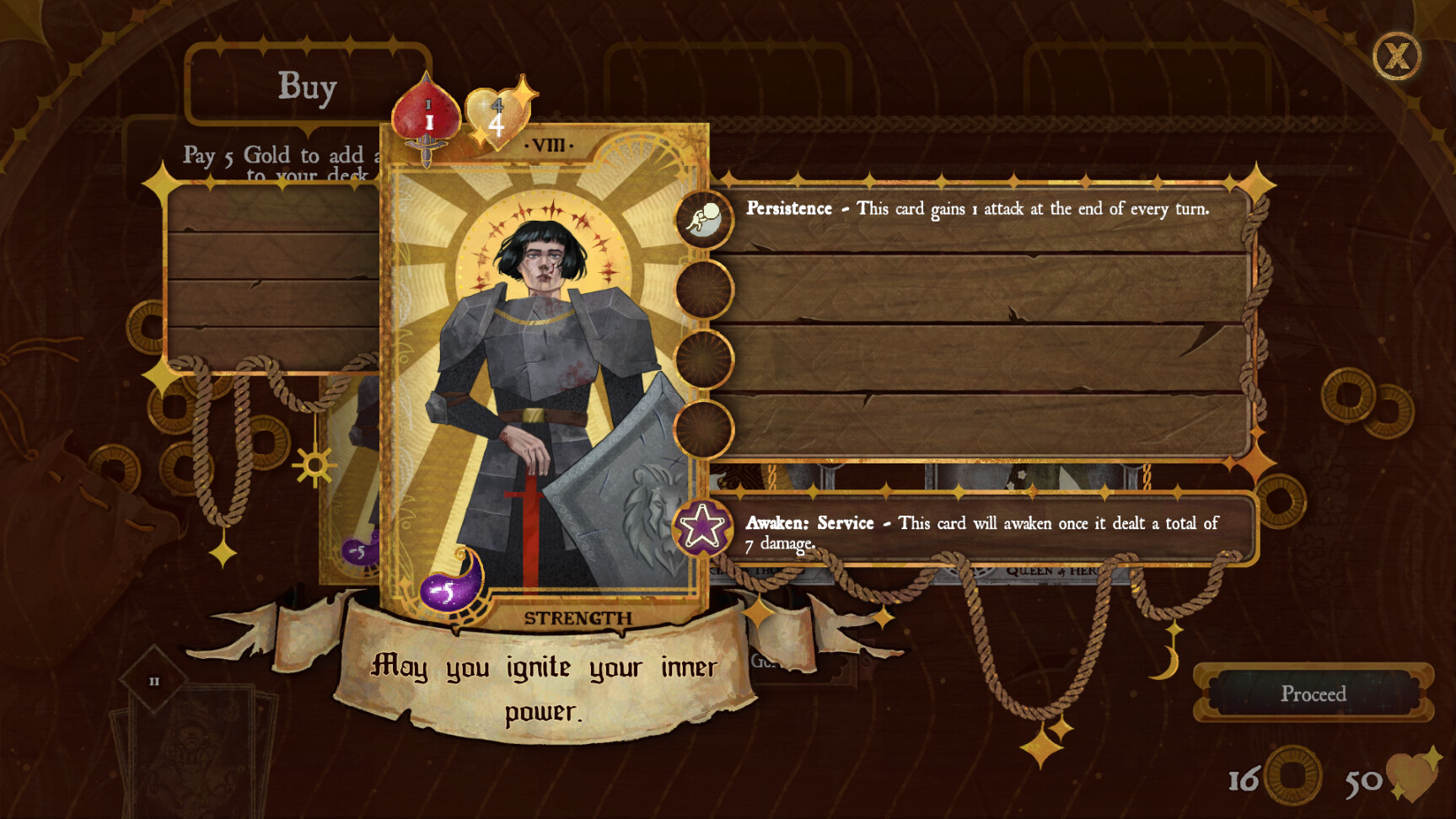Click the Buy header tab
The image size is (1456, 819).
[306, 87]
